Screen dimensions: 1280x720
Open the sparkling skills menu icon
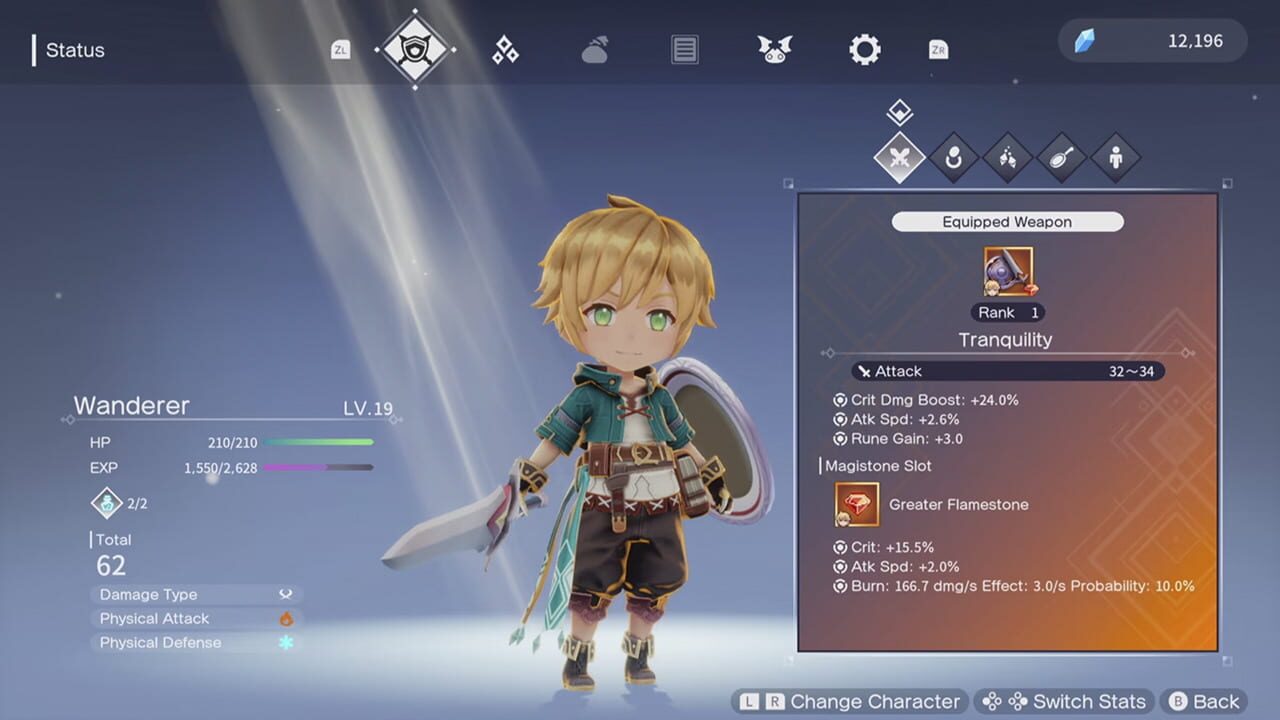[x=504, y=49]
